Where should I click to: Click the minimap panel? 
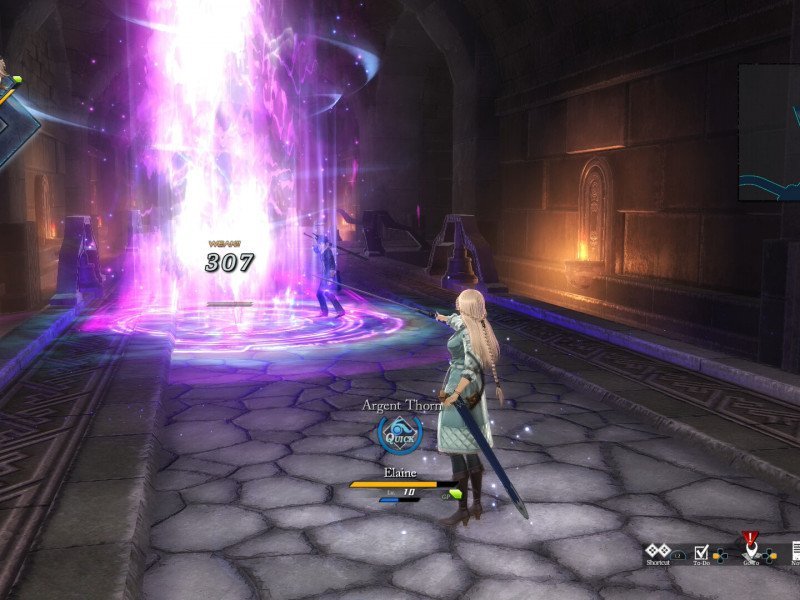(770, 132)
